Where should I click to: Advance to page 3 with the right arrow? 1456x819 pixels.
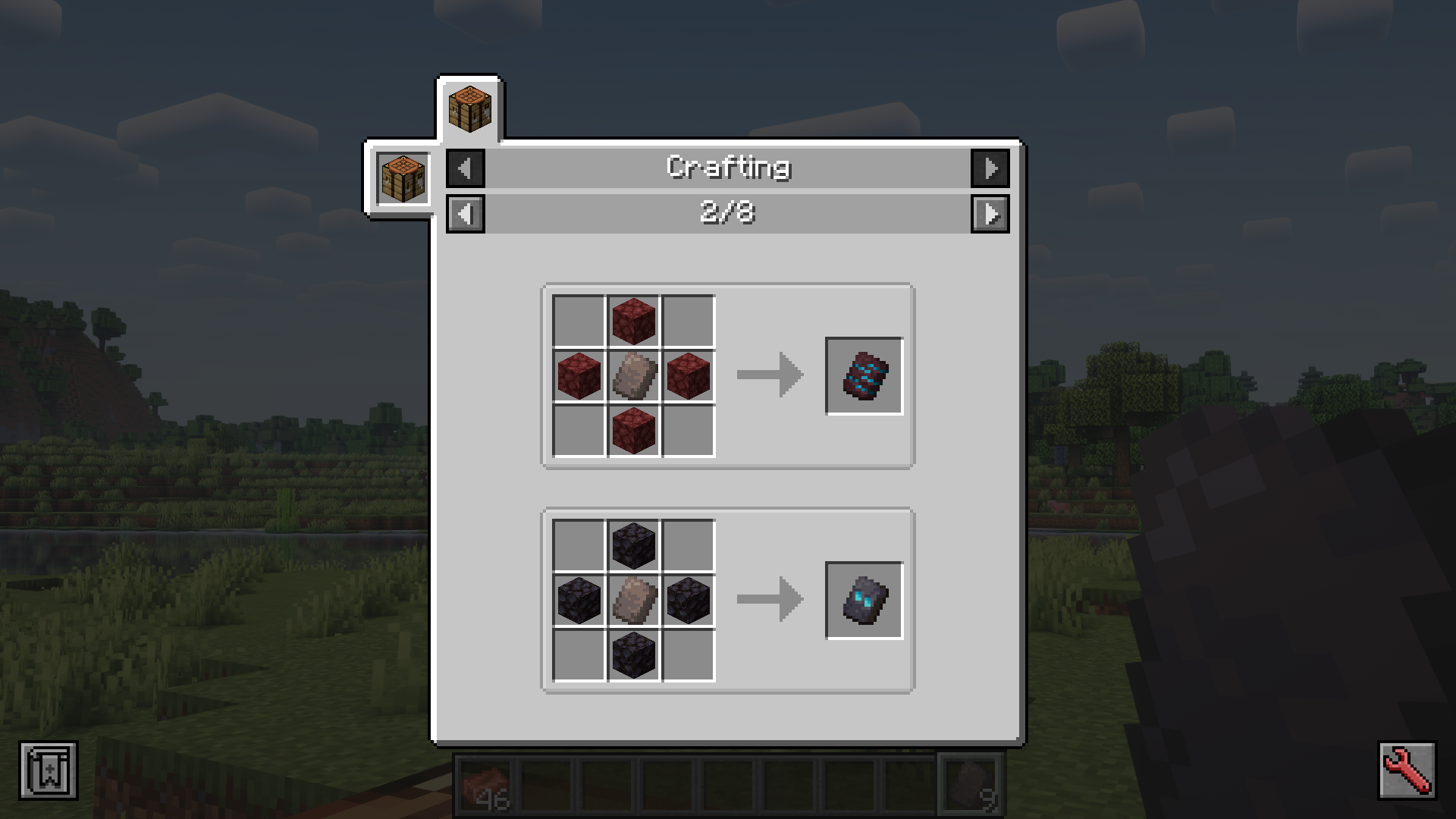(992, 215)
